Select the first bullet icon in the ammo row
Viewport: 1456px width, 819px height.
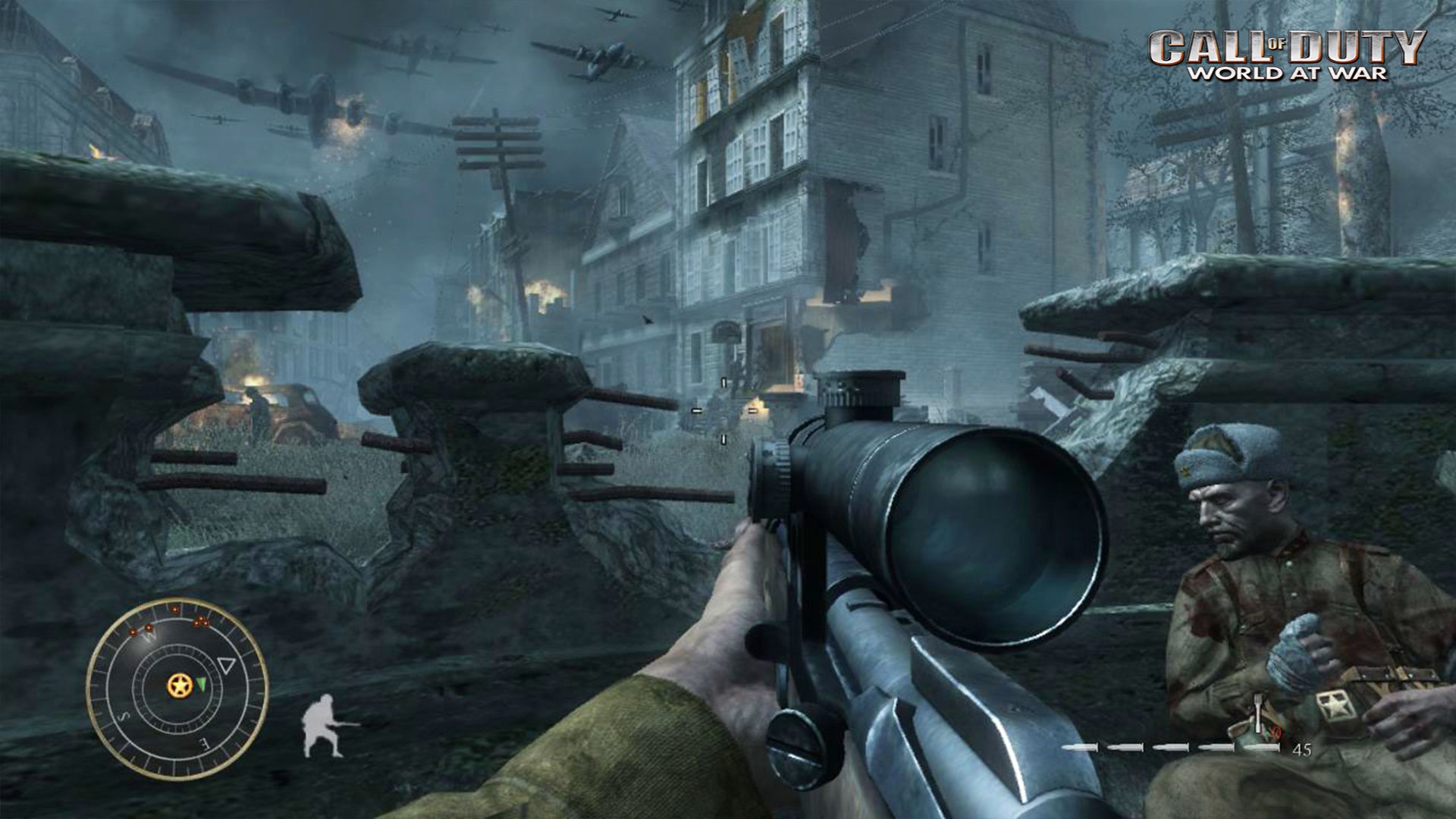1080,748
